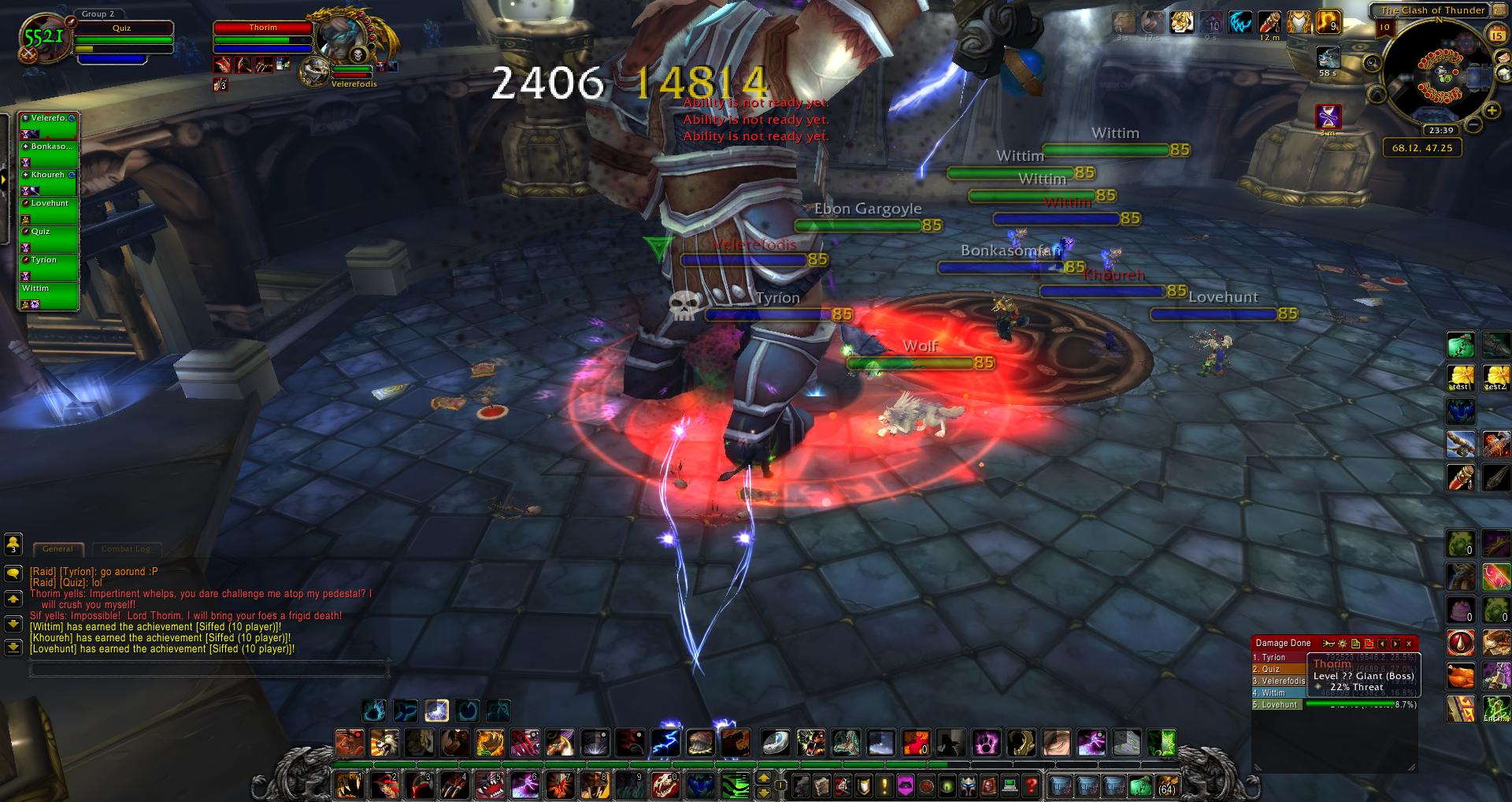Collapse the raid frames with the left-edge arrow tab

5,180
